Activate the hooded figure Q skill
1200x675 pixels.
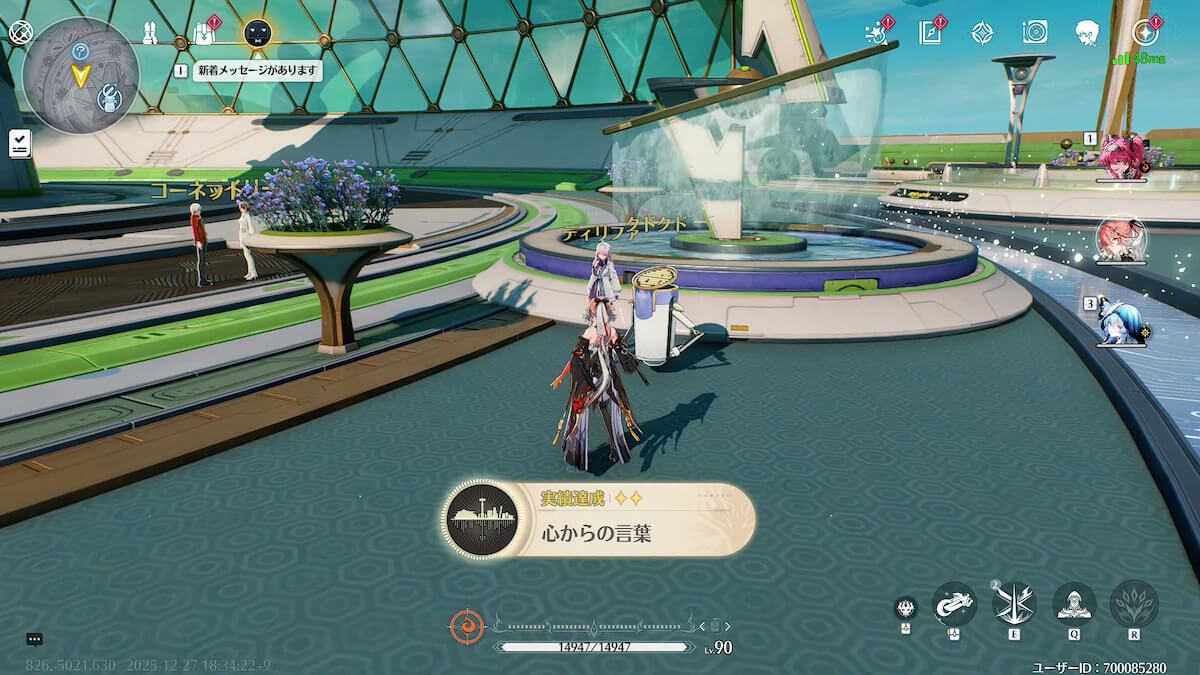(x=1074, y=603)
